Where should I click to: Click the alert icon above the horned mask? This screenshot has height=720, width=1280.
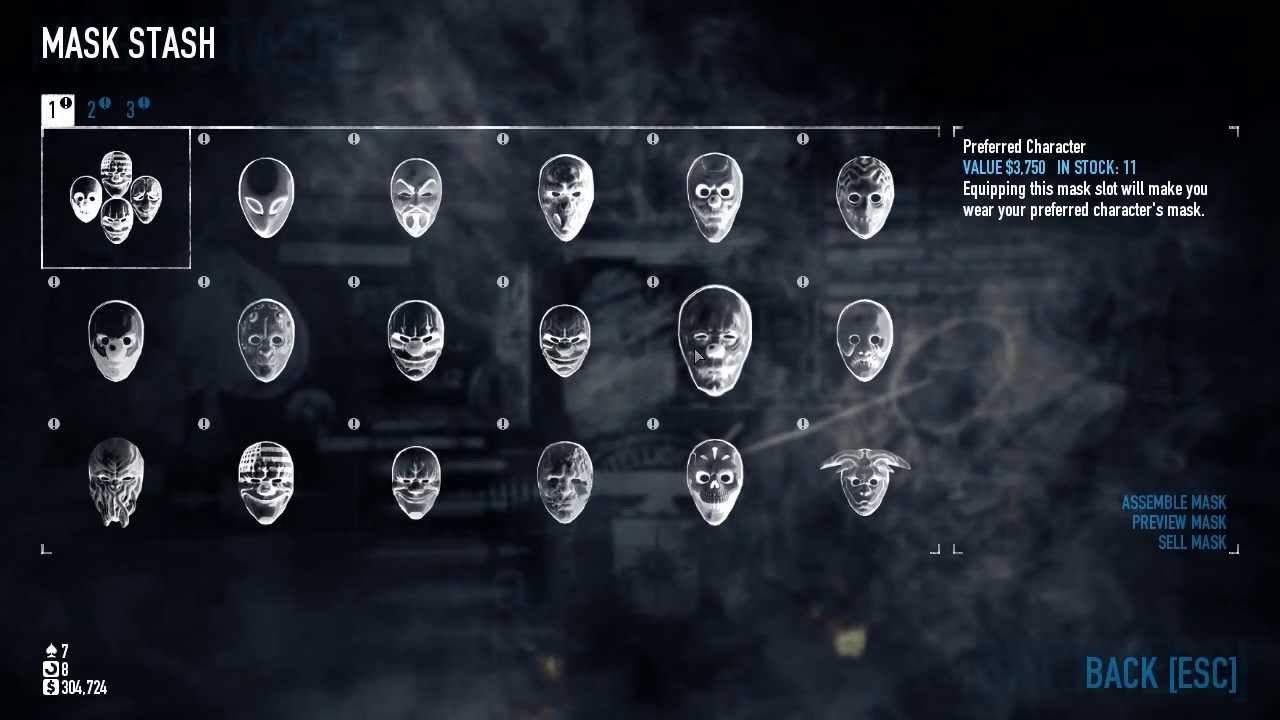(805, 423)
